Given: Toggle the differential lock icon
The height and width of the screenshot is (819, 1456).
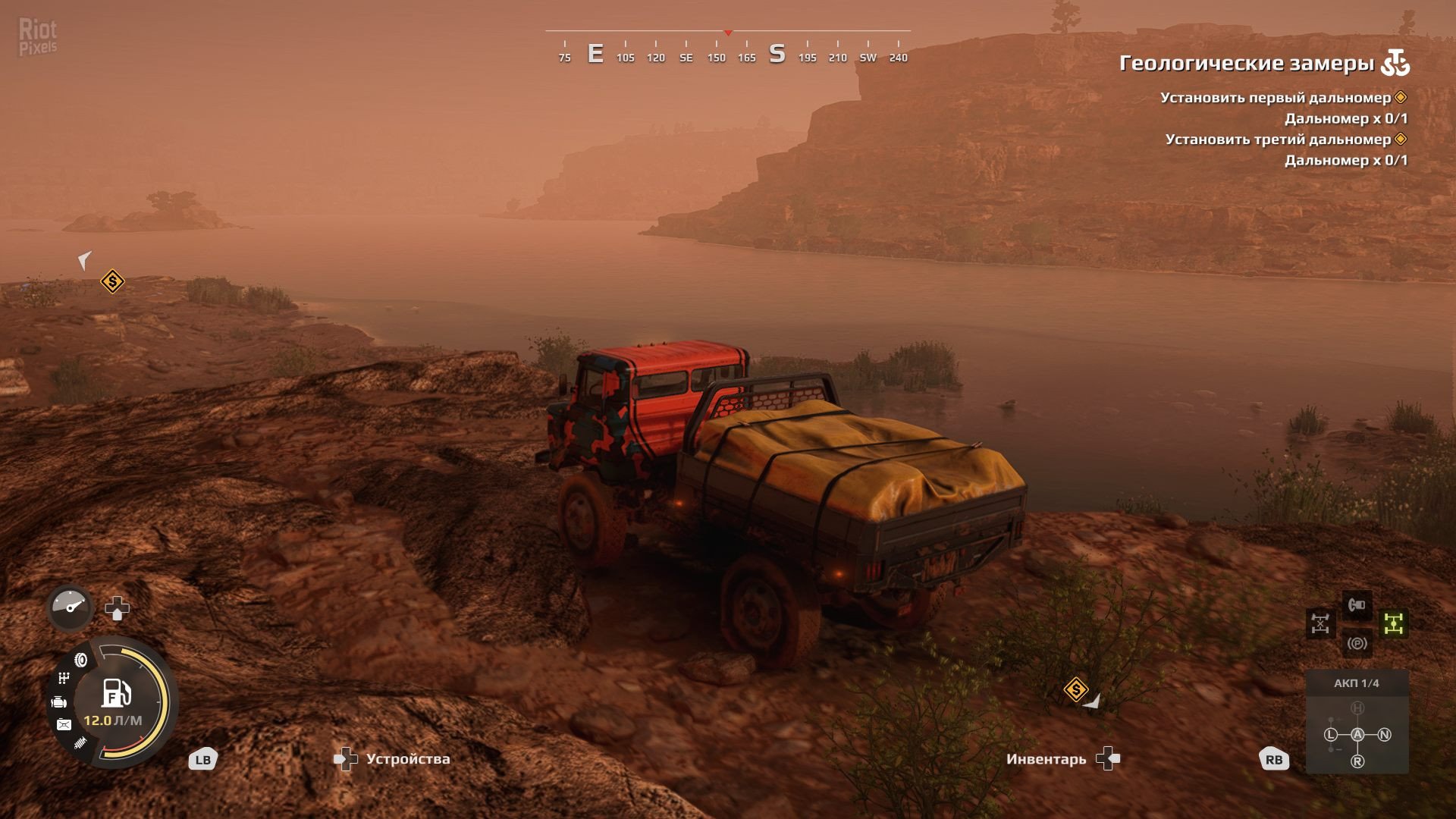Looking at the screenshot, I should (x=1320, y=624).
